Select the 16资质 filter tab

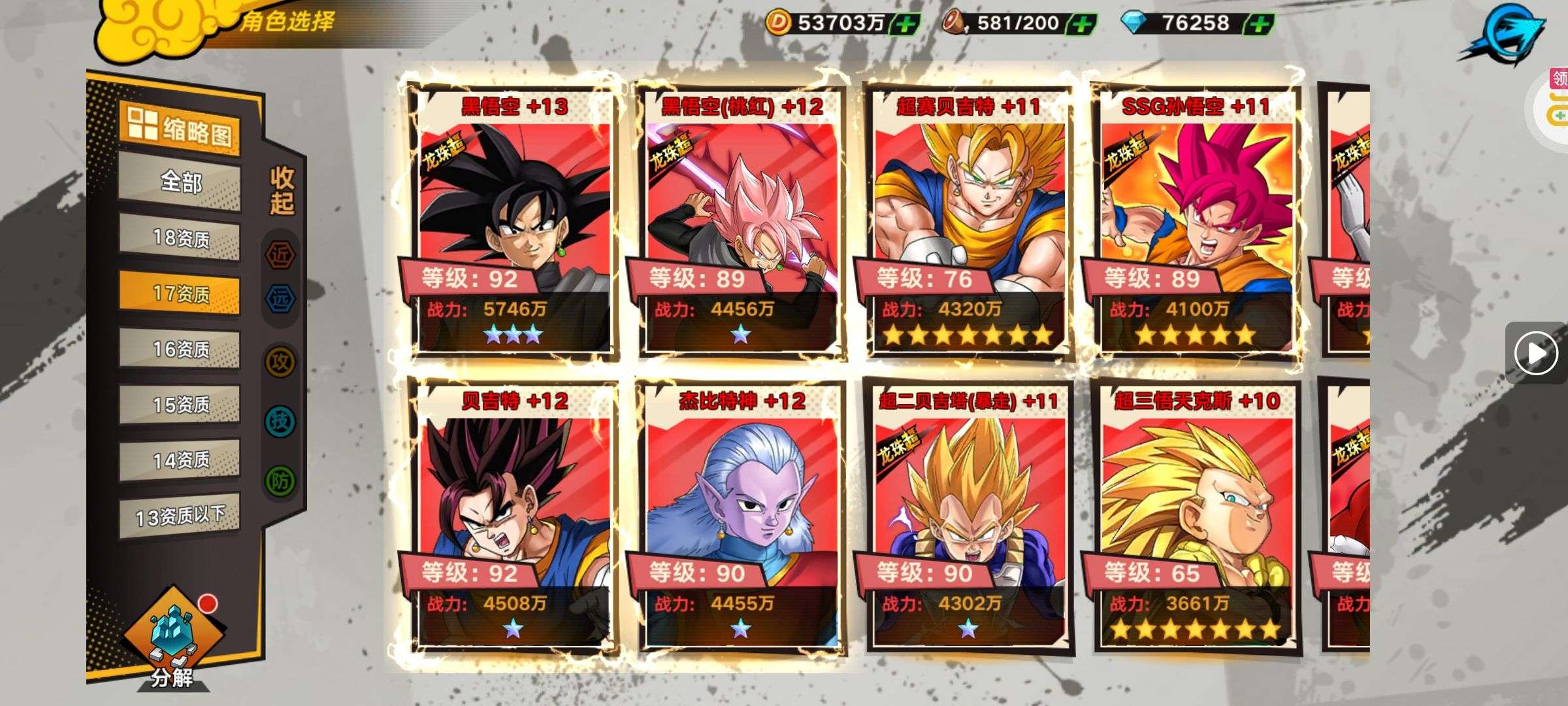(x=180, y=349)
